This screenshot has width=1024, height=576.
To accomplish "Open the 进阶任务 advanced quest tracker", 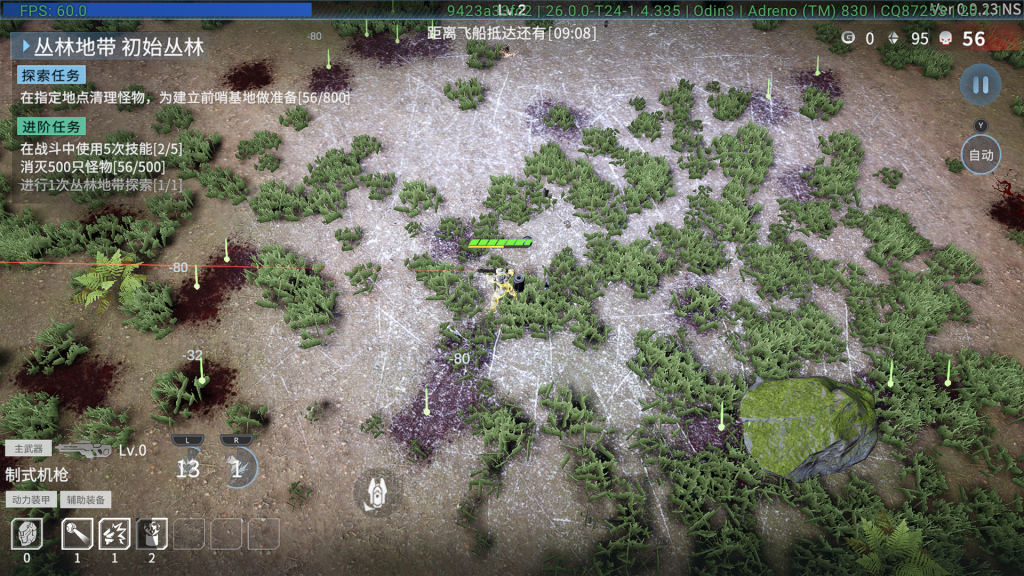I will pos(51,126).
